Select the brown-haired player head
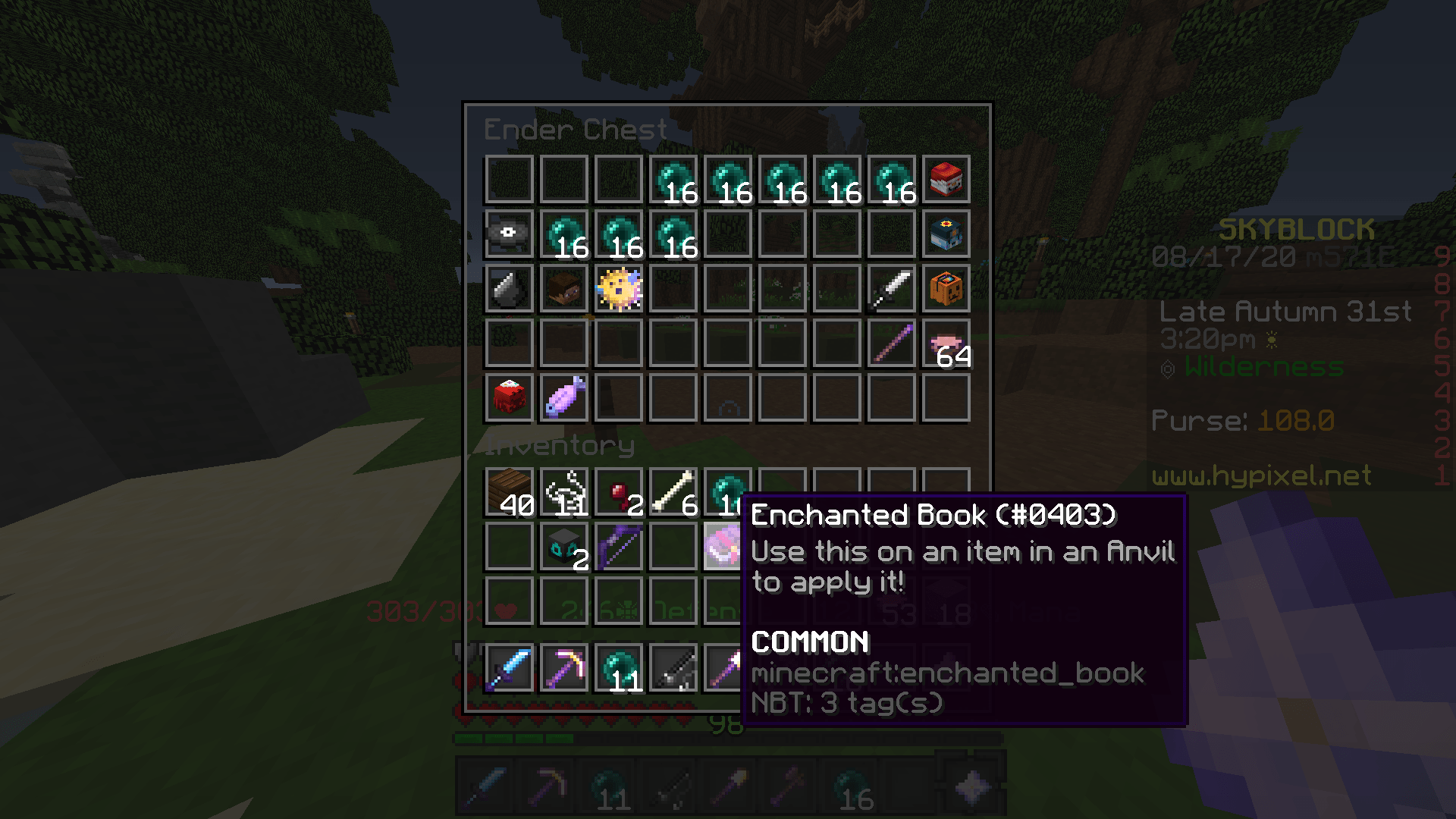This screenshot has width=1456, height=819. click(563, 289)
